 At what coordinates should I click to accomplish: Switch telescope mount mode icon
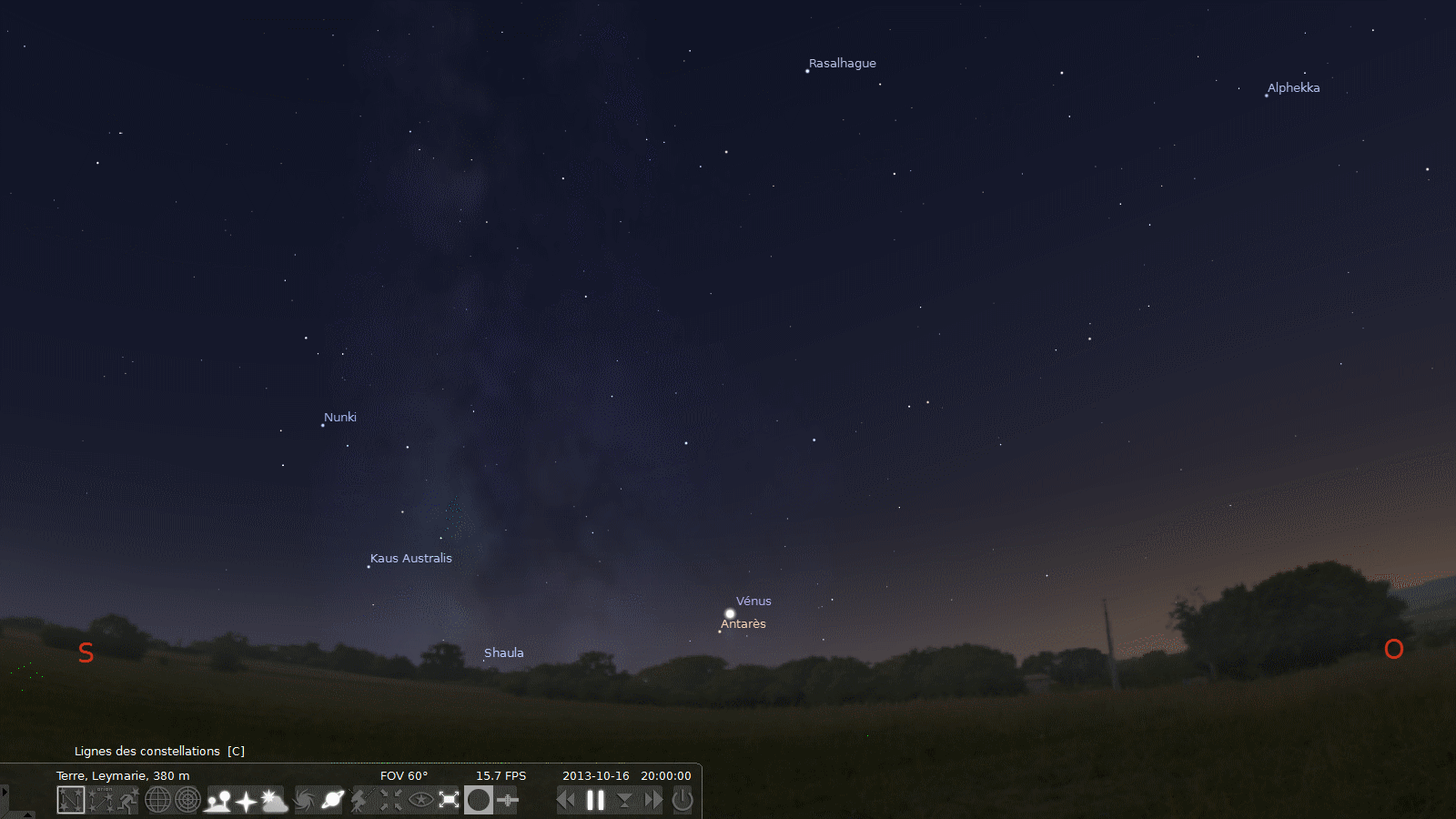point(361,800)
